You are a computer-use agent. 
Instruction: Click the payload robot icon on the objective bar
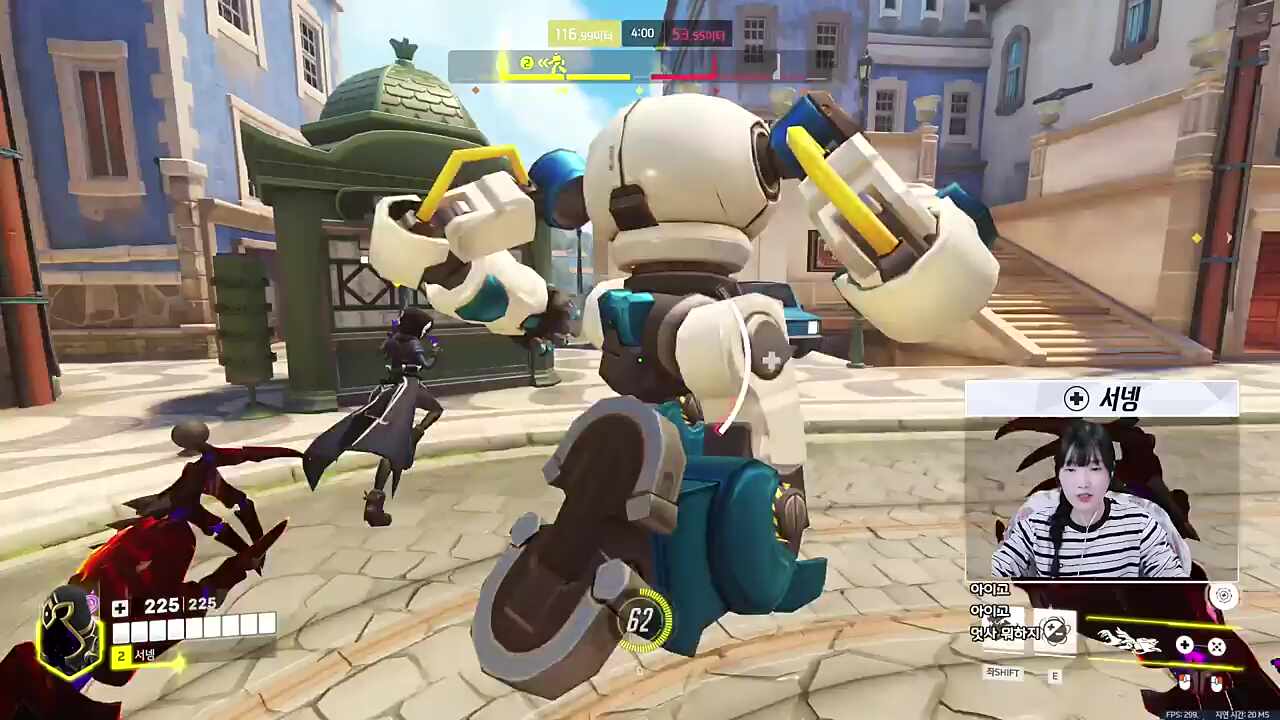tap(559, 64)
